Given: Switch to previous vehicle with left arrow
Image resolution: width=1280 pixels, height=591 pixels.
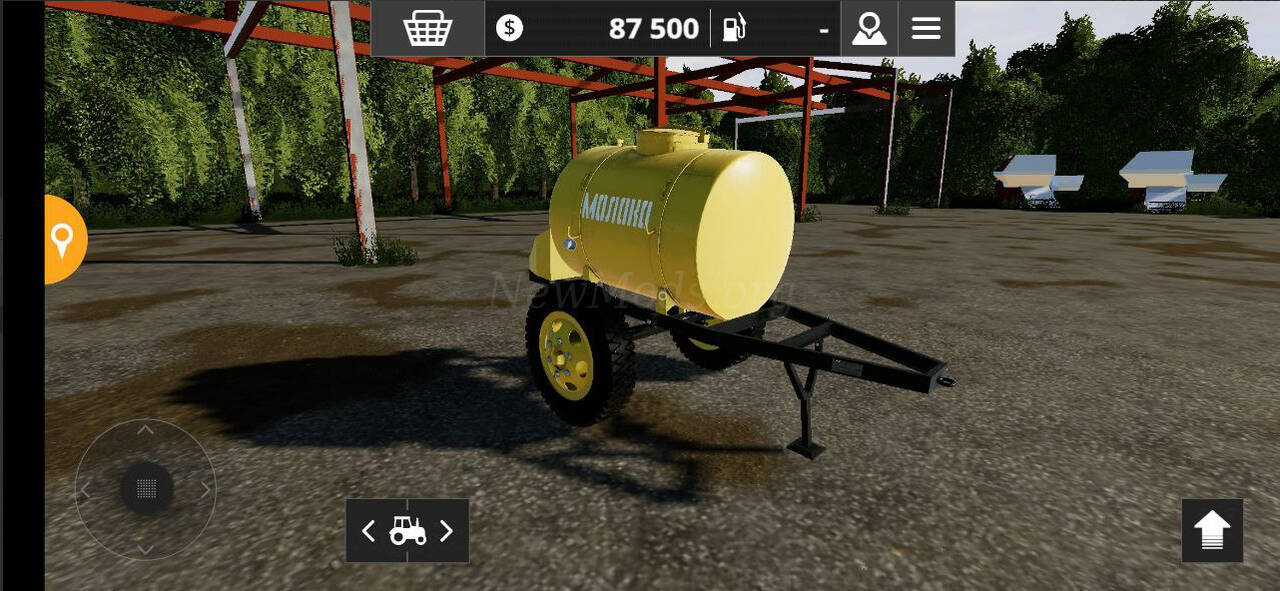Looking at the screenshot, I should point(368,531).
